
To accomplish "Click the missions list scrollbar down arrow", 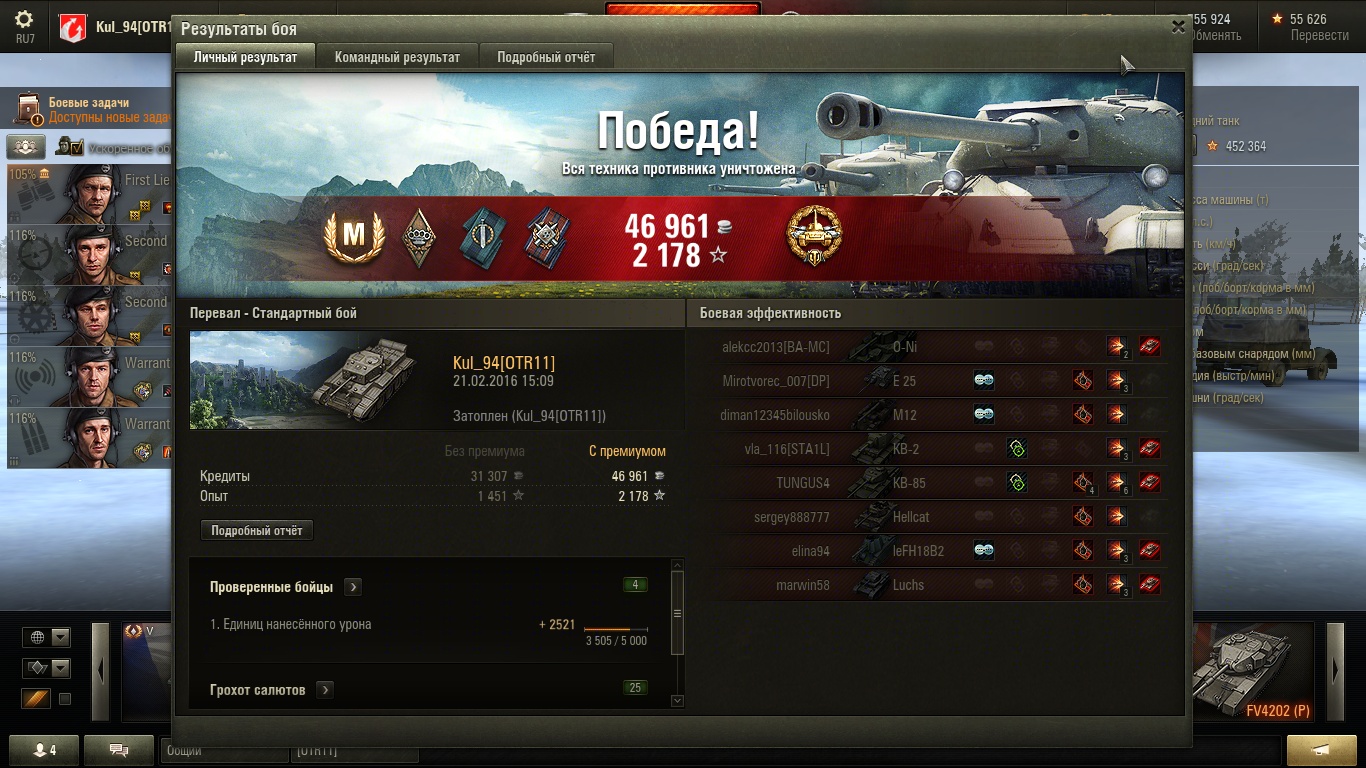I will [677, 701].
